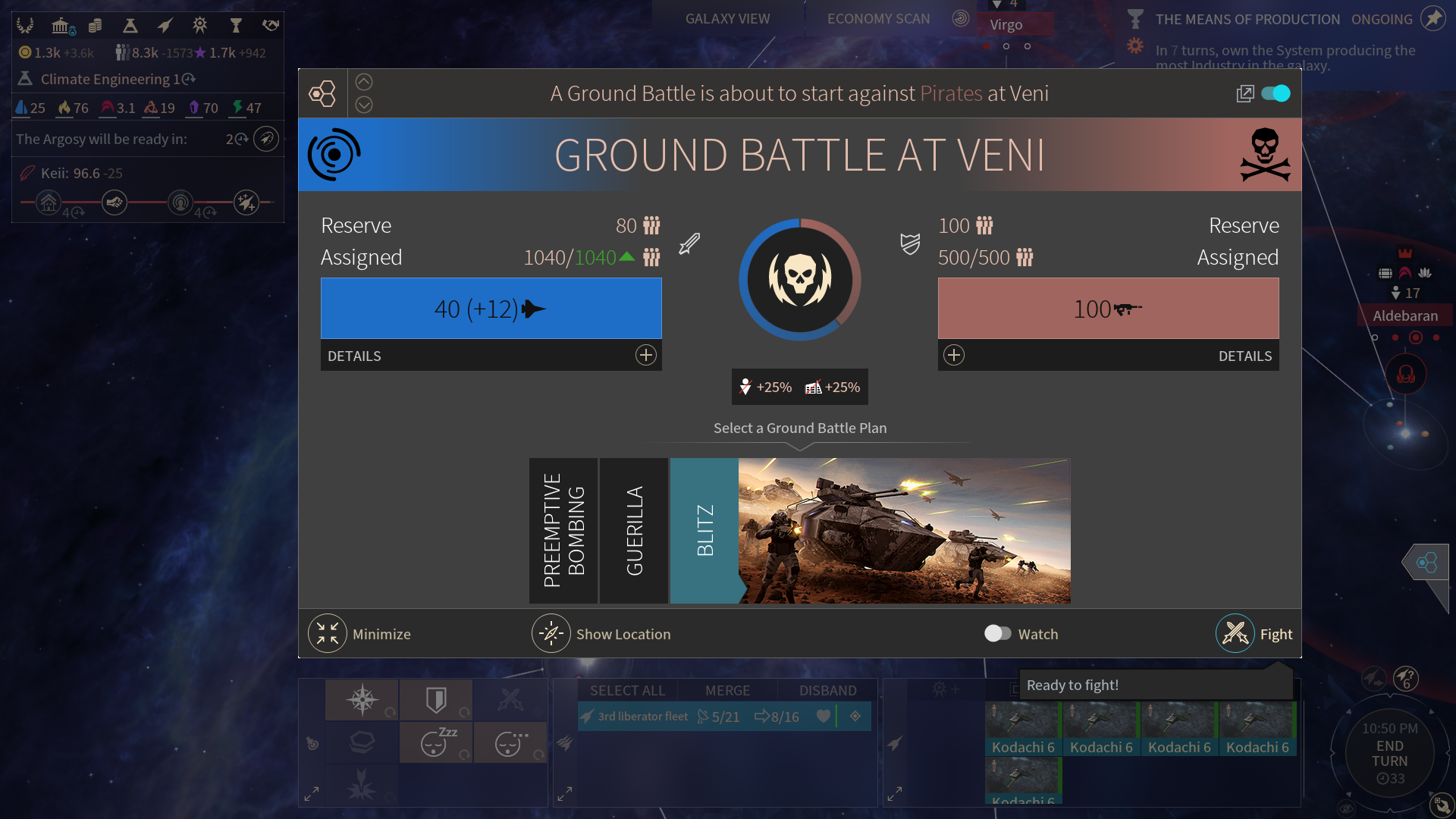Start the battle with the Fight button
1456x819 pixels.
(x=1236, y=633)
